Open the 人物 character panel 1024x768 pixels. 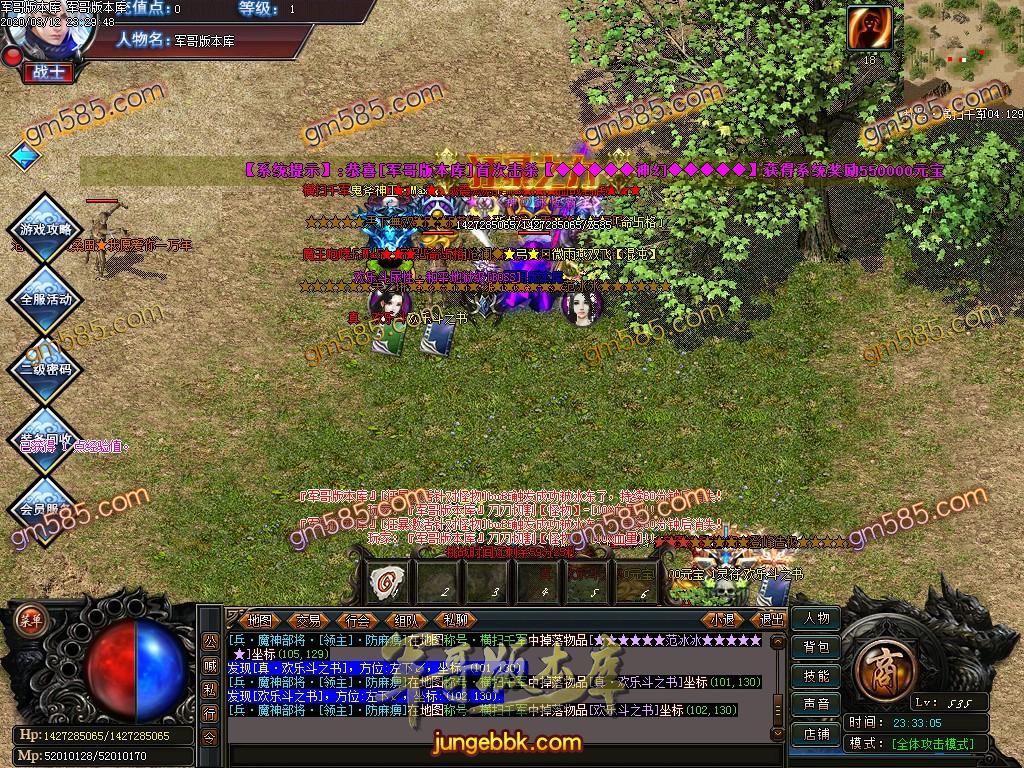coord(816,618)
